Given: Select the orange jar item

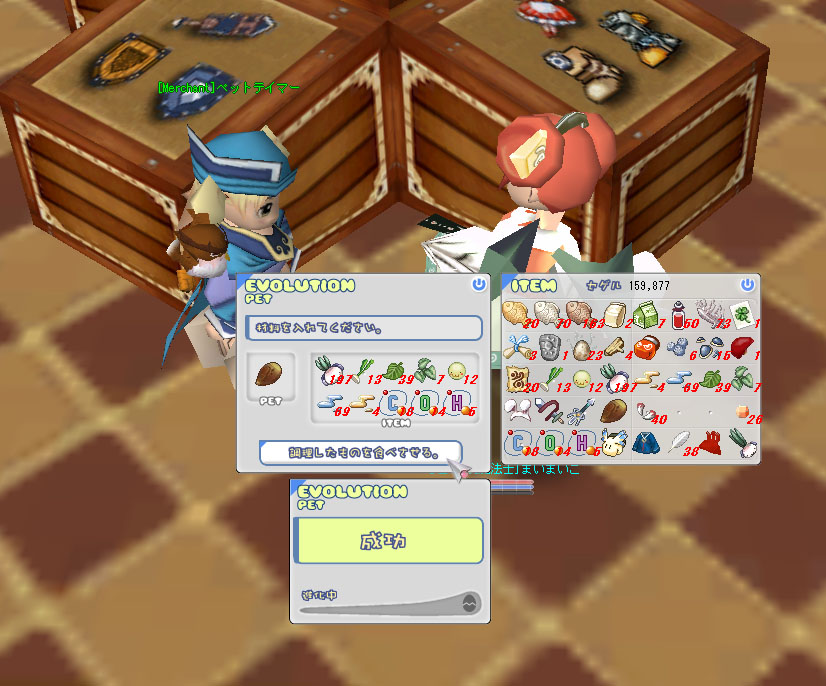Looking at the screenshot, I should 645,347.
